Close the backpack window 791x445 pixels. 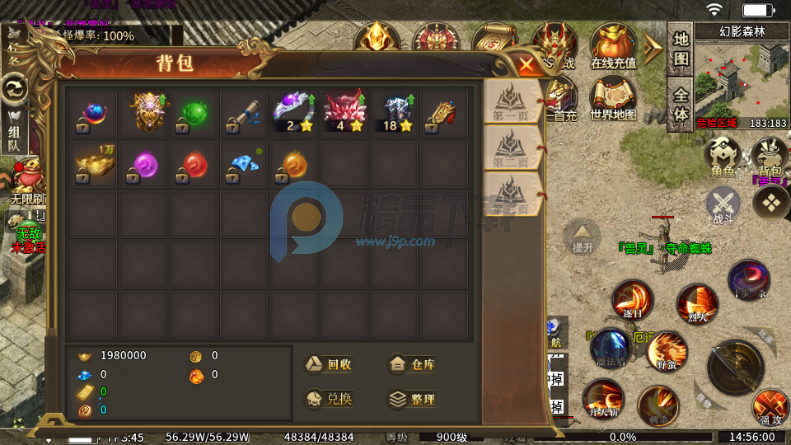point(526,66)
